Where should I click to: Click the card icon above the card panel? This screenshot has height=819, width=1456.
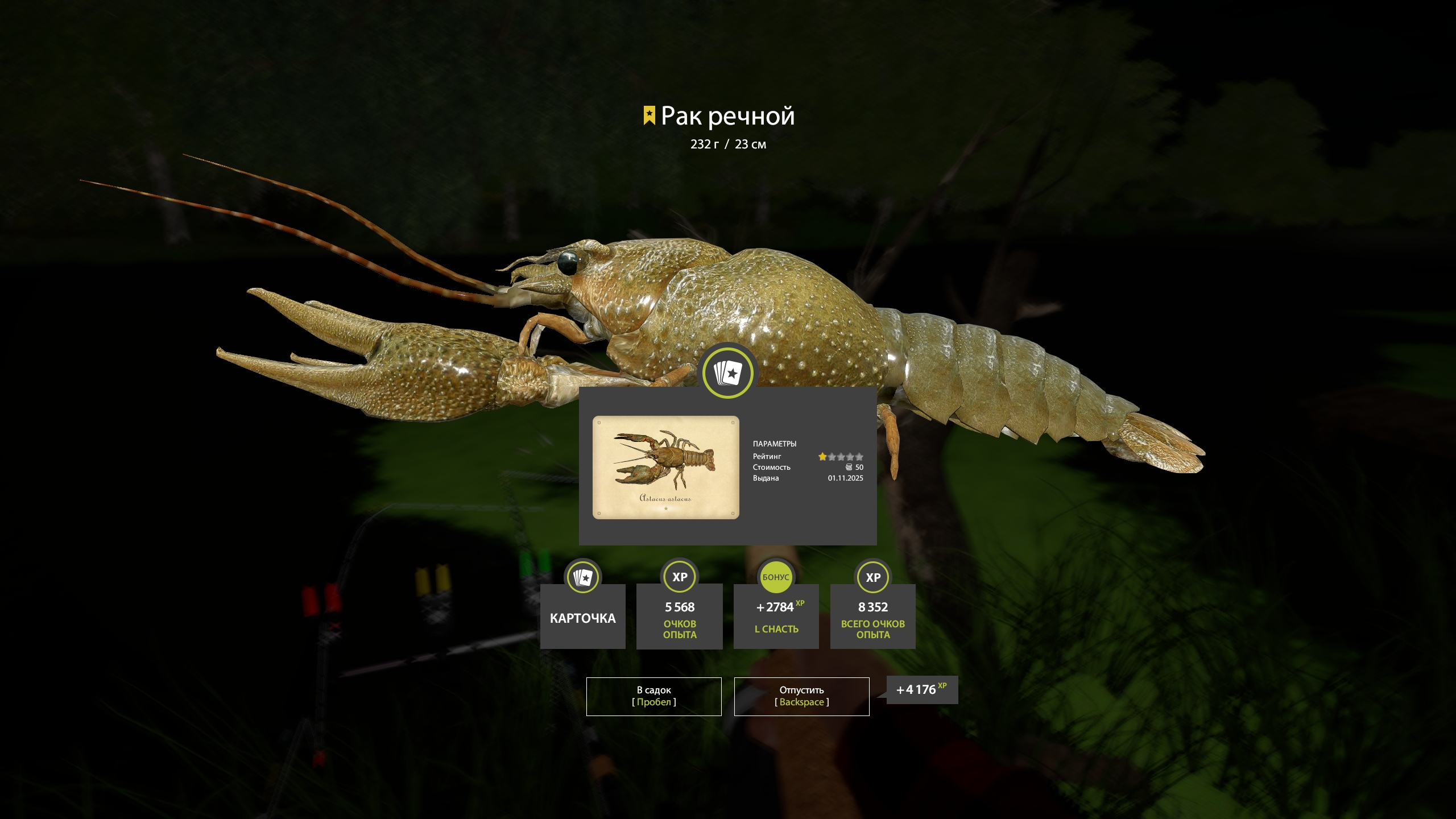[x=728, y=373]
